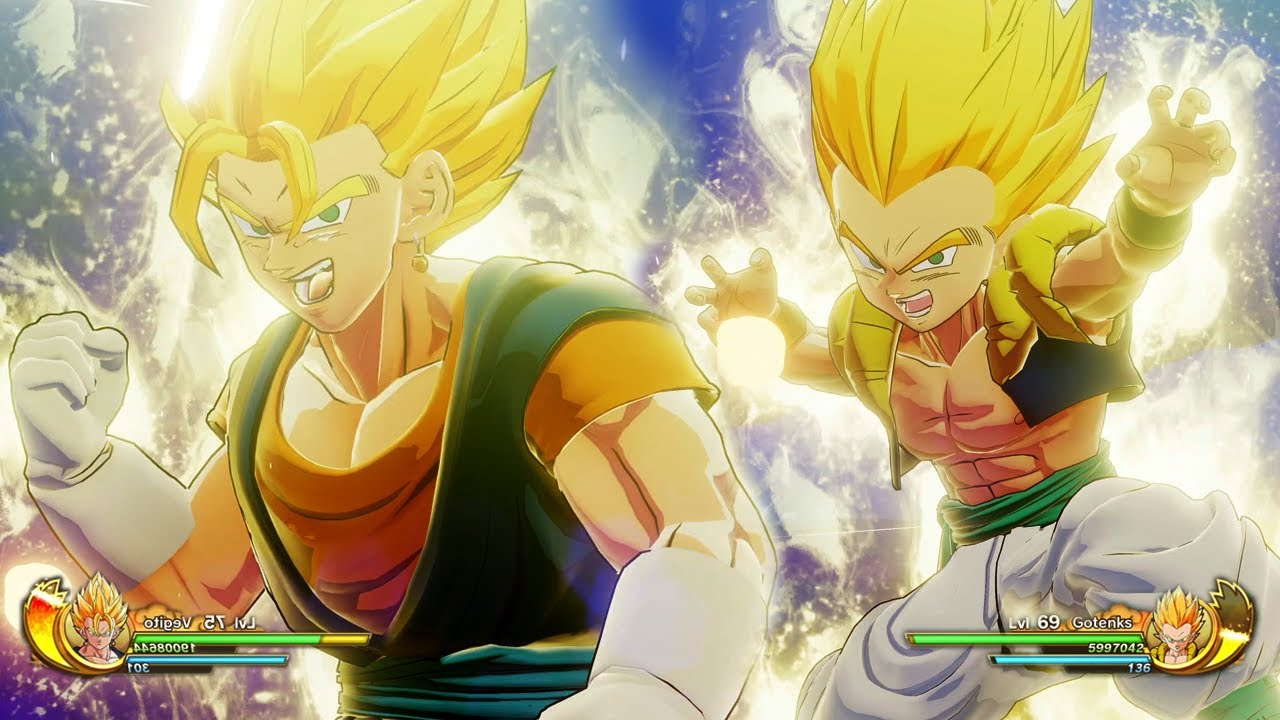Click the Vegito character portrait icon

[100, 623]
